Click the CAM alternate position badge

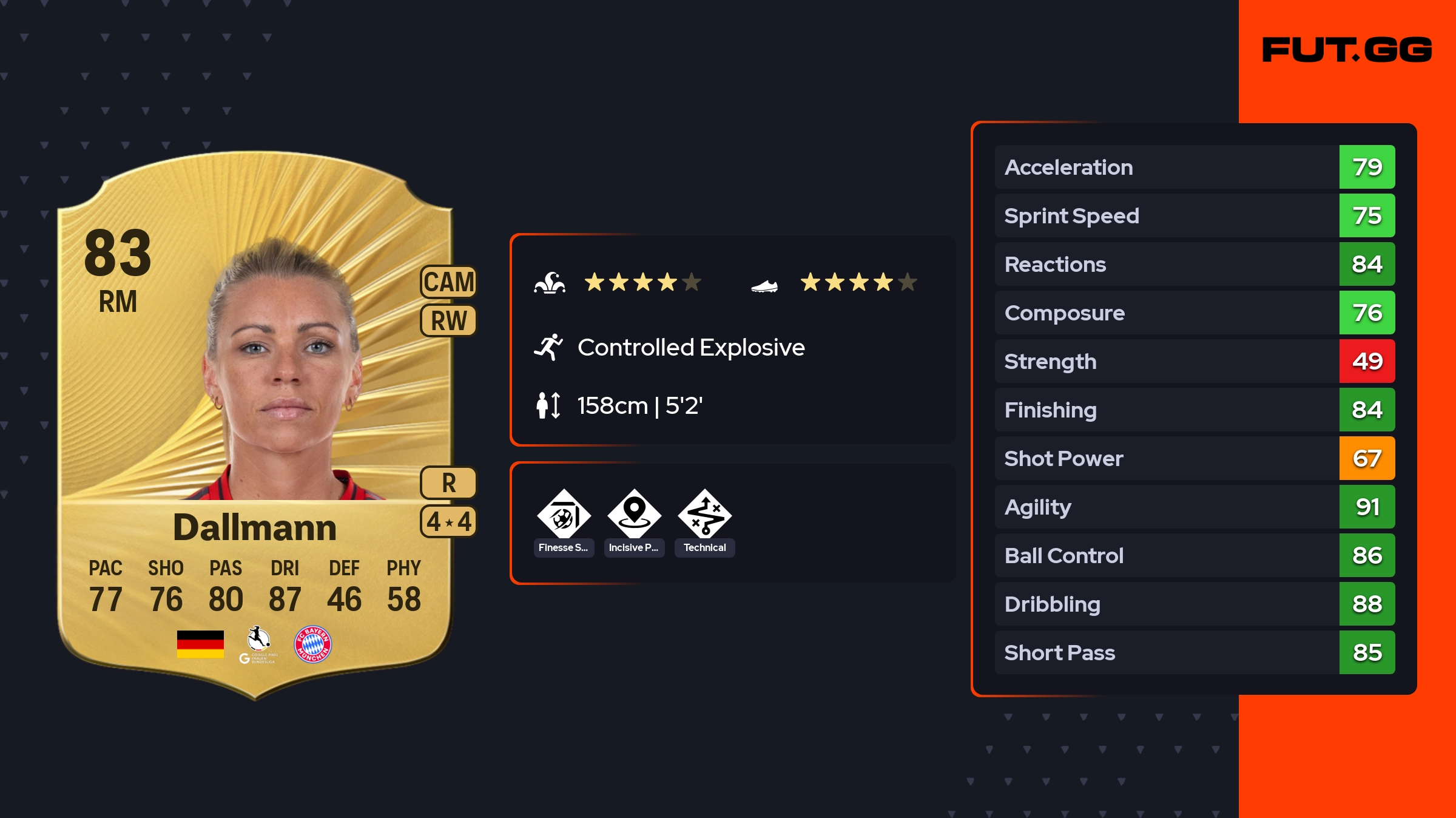click(449, 282)
